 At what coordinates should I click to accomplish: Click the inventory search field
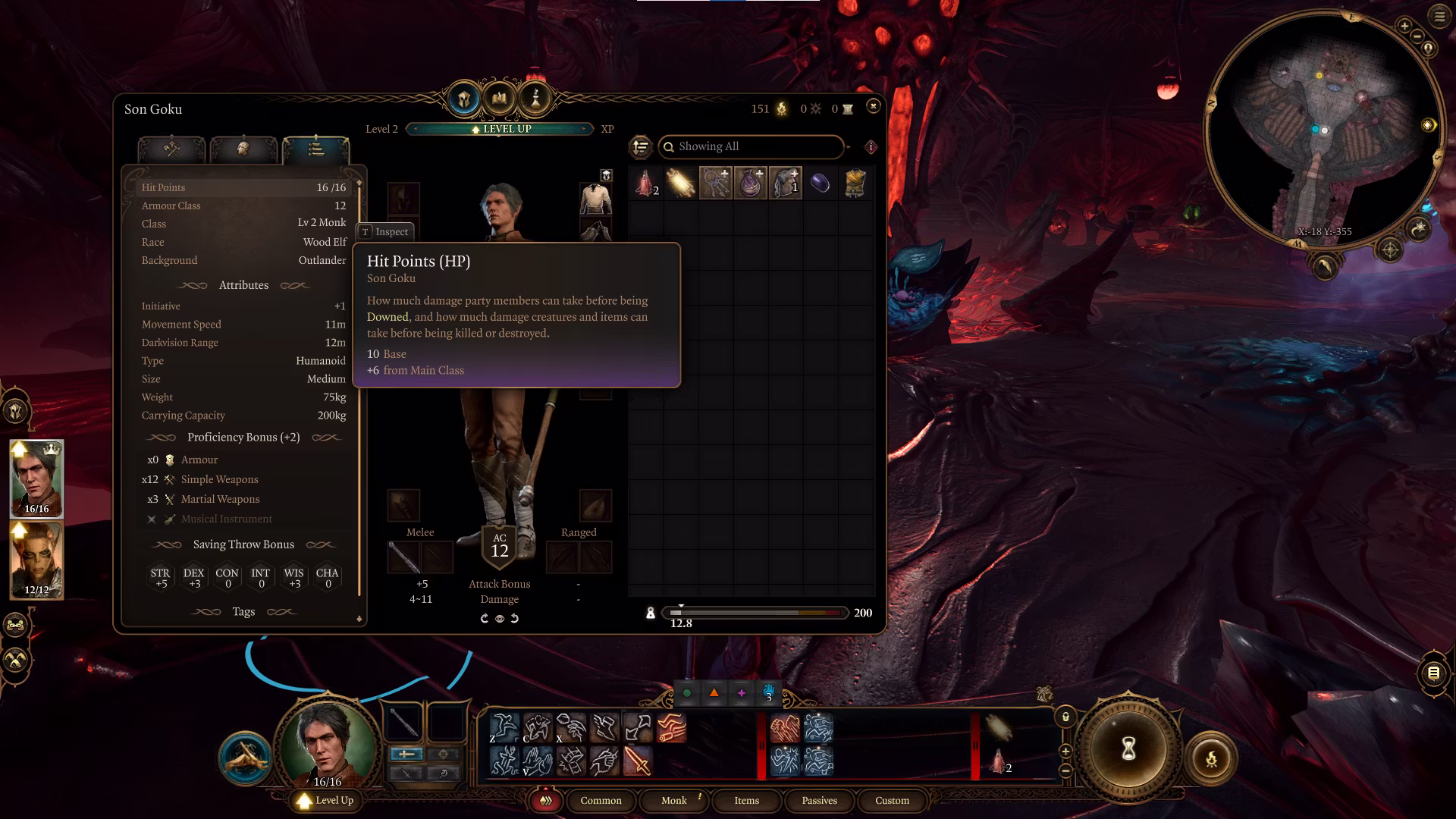pos(751,146)
